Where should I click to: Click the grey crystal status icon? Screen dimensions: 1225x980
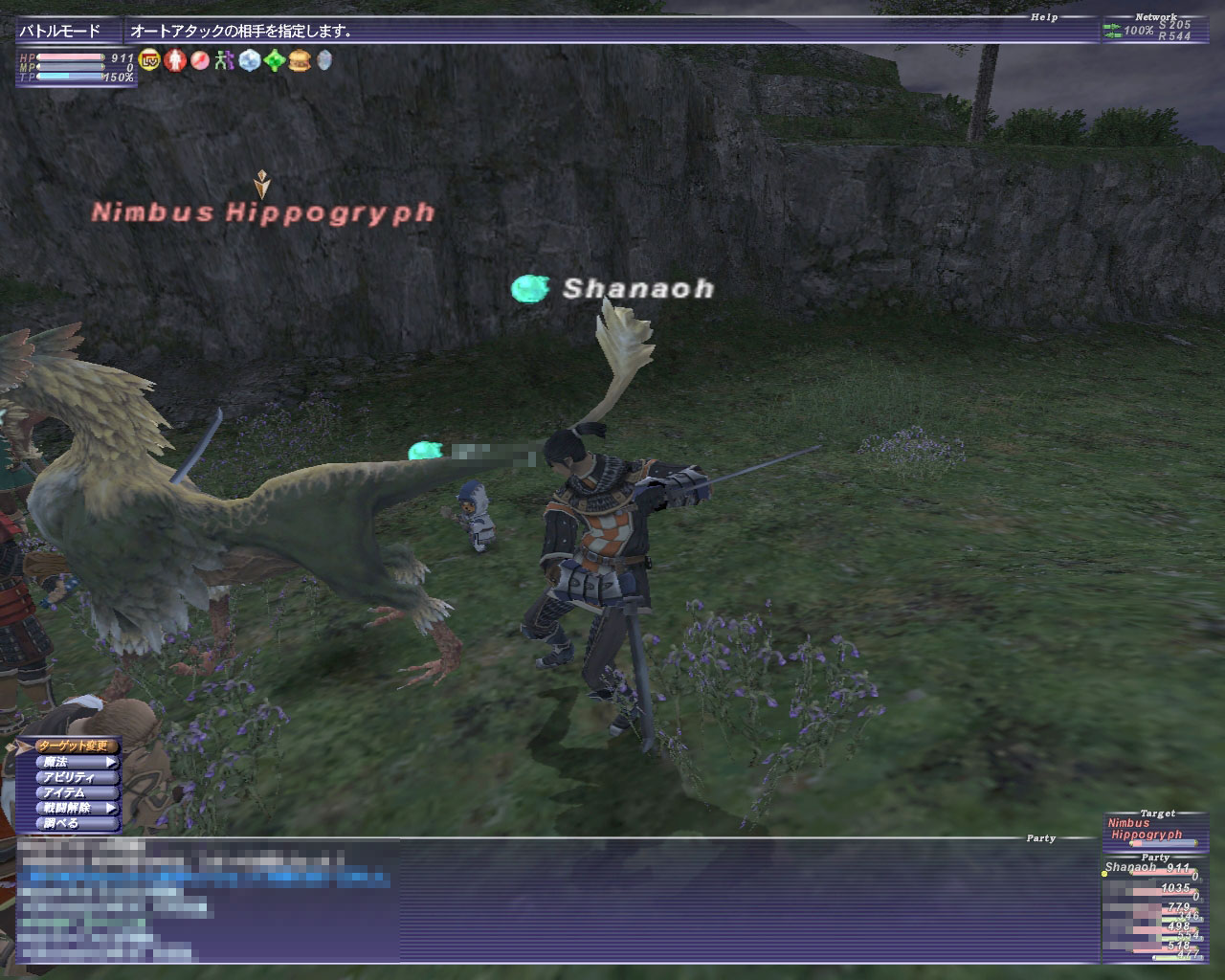pos(324,61)
